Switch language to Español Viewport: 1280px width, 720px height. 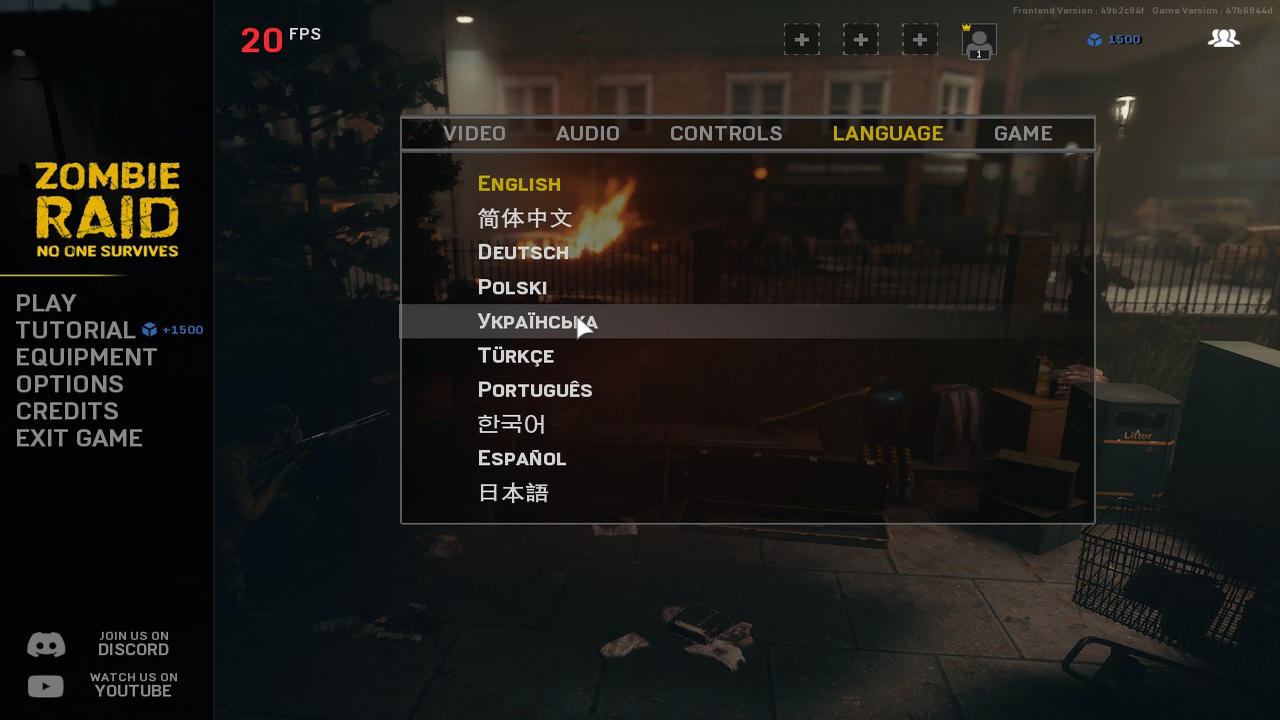pyautogui.click(x=522, y=458)
